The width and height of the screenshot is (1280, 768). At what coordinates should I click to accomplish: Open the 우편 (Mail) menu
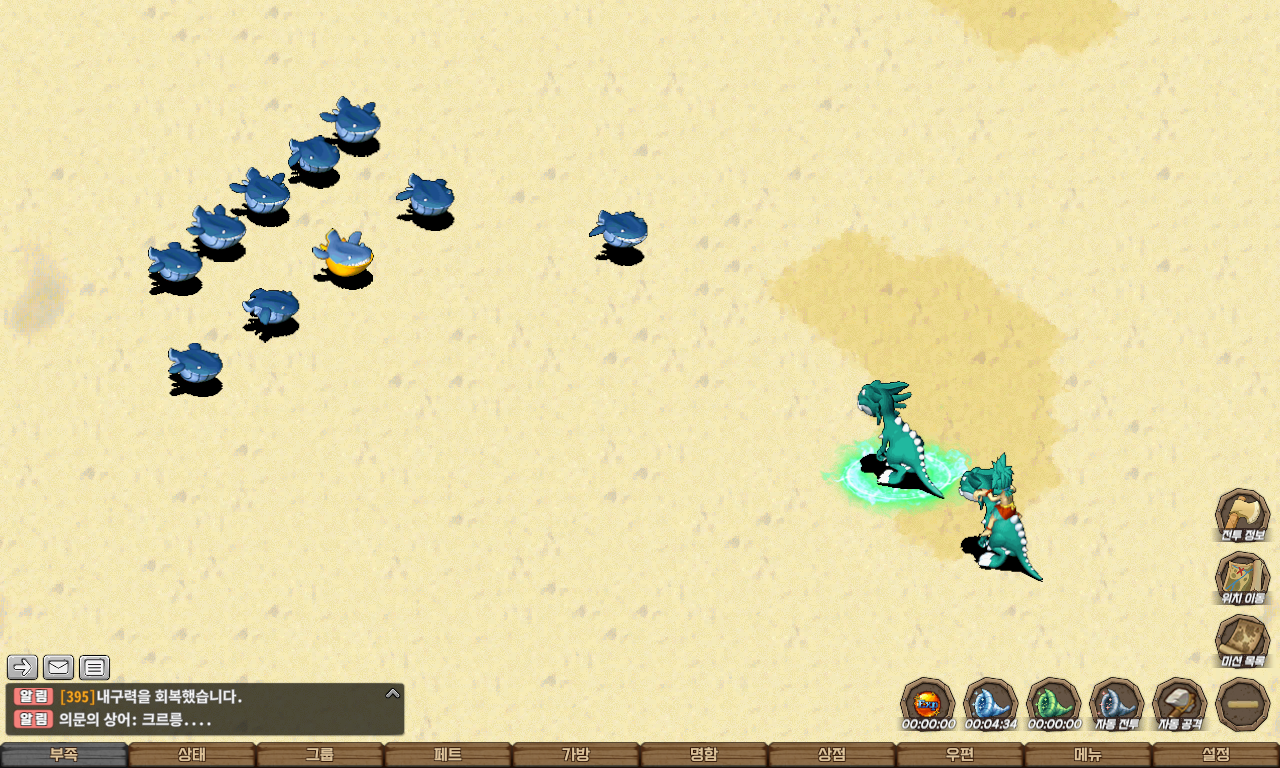tap(960, 755)
